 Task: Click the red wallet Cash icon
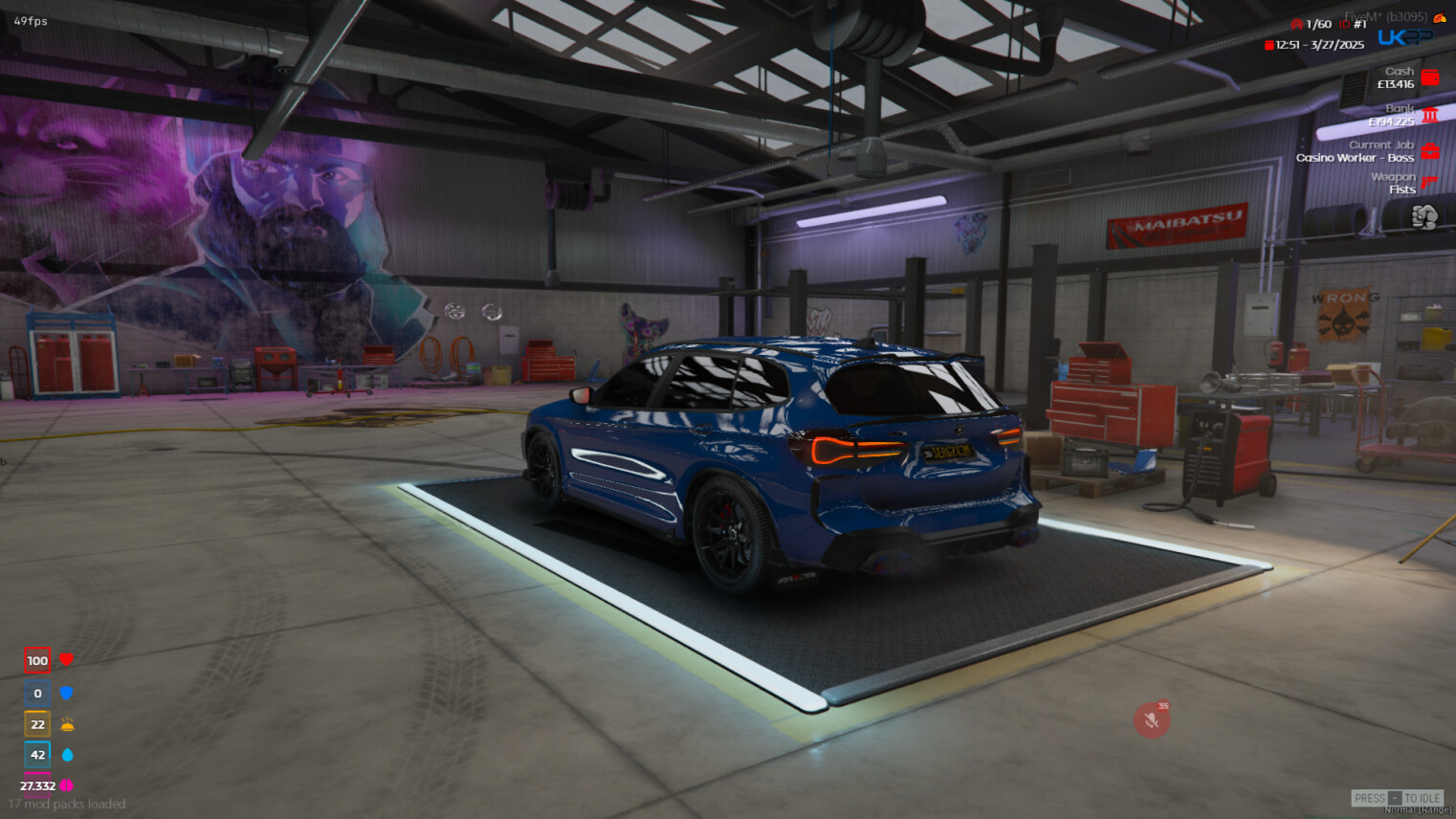click(1430, 77)
